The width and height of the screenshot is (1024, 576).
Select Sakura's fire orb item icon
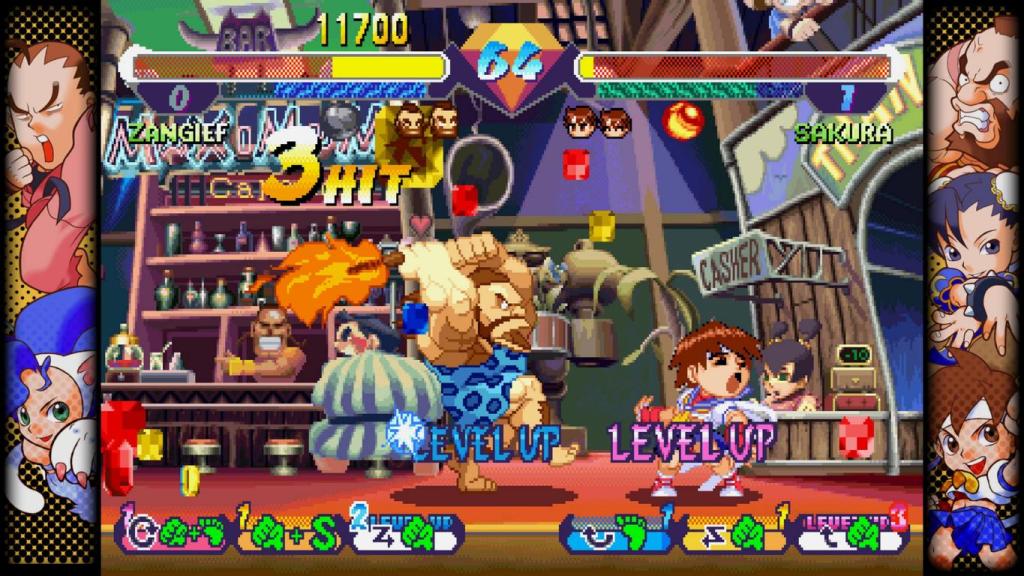click(683, 120)
